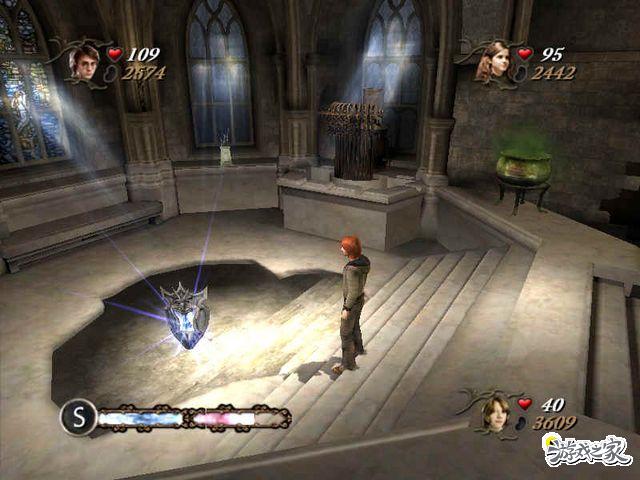Select Ron's character portrait

(493, 411)
